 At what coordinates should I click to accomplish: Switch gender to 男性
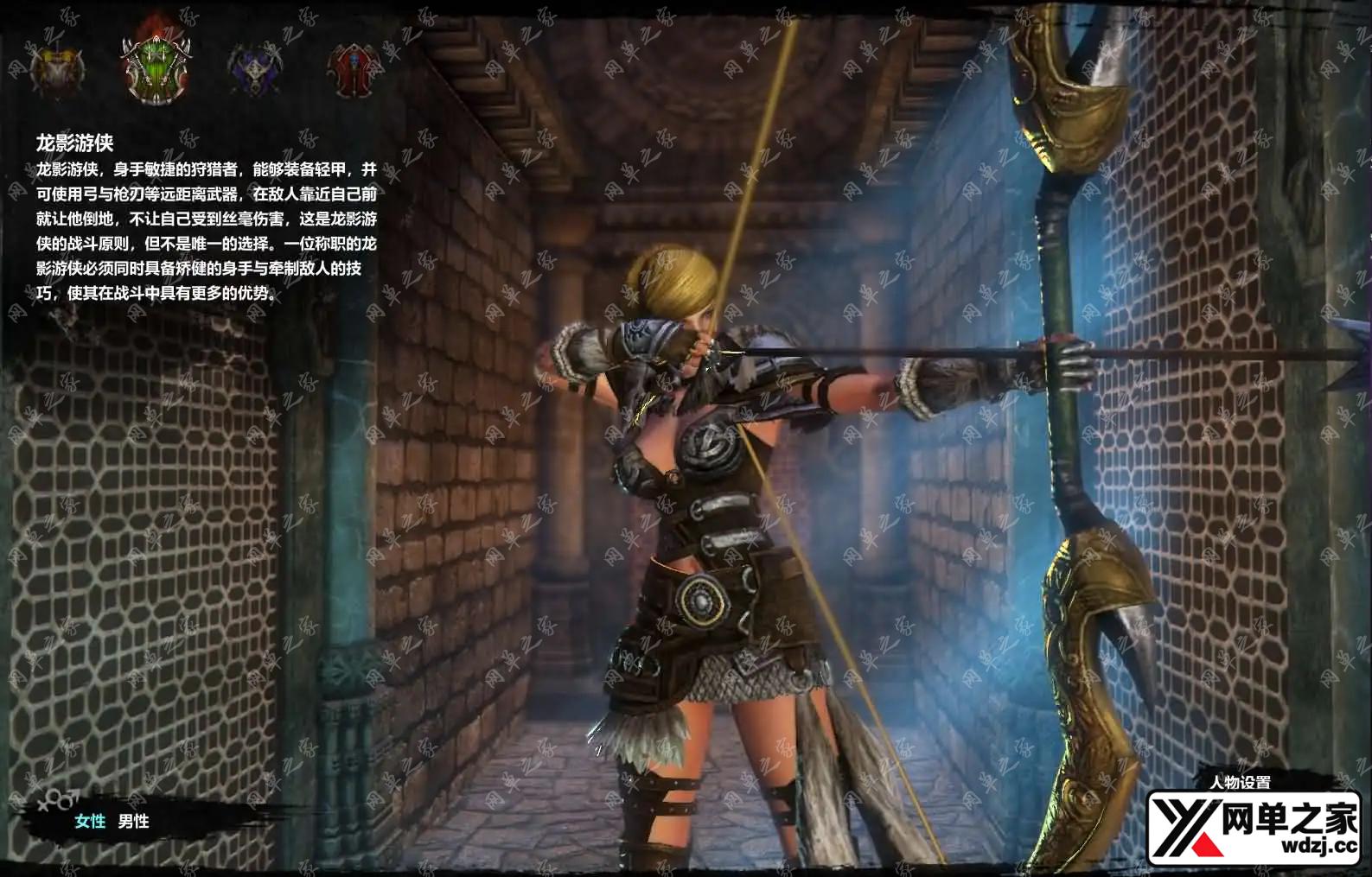tap(134, 821)
